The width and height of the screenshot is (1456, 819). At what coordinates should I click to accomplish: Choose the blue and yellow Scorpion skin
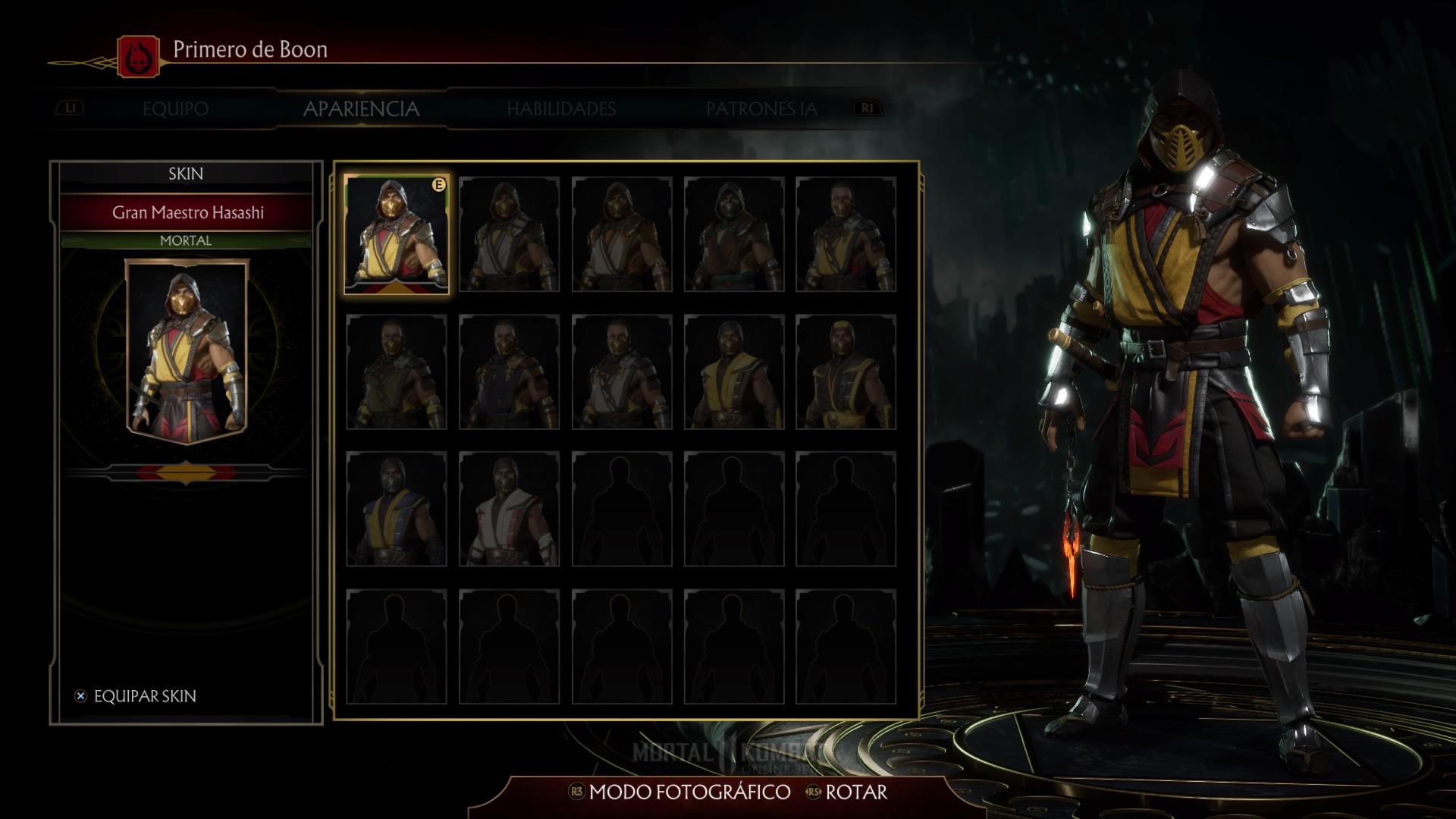397,509
